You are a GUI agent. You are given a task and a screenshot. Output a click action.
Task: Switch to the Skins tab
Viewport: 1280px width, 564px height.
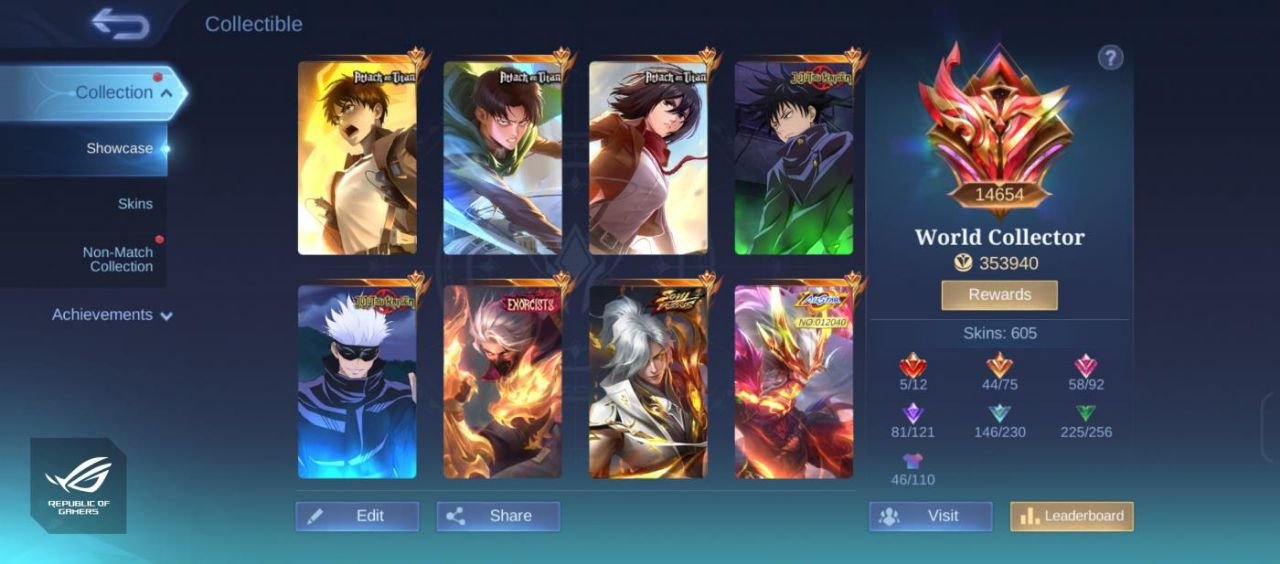(x=135, y=204)
